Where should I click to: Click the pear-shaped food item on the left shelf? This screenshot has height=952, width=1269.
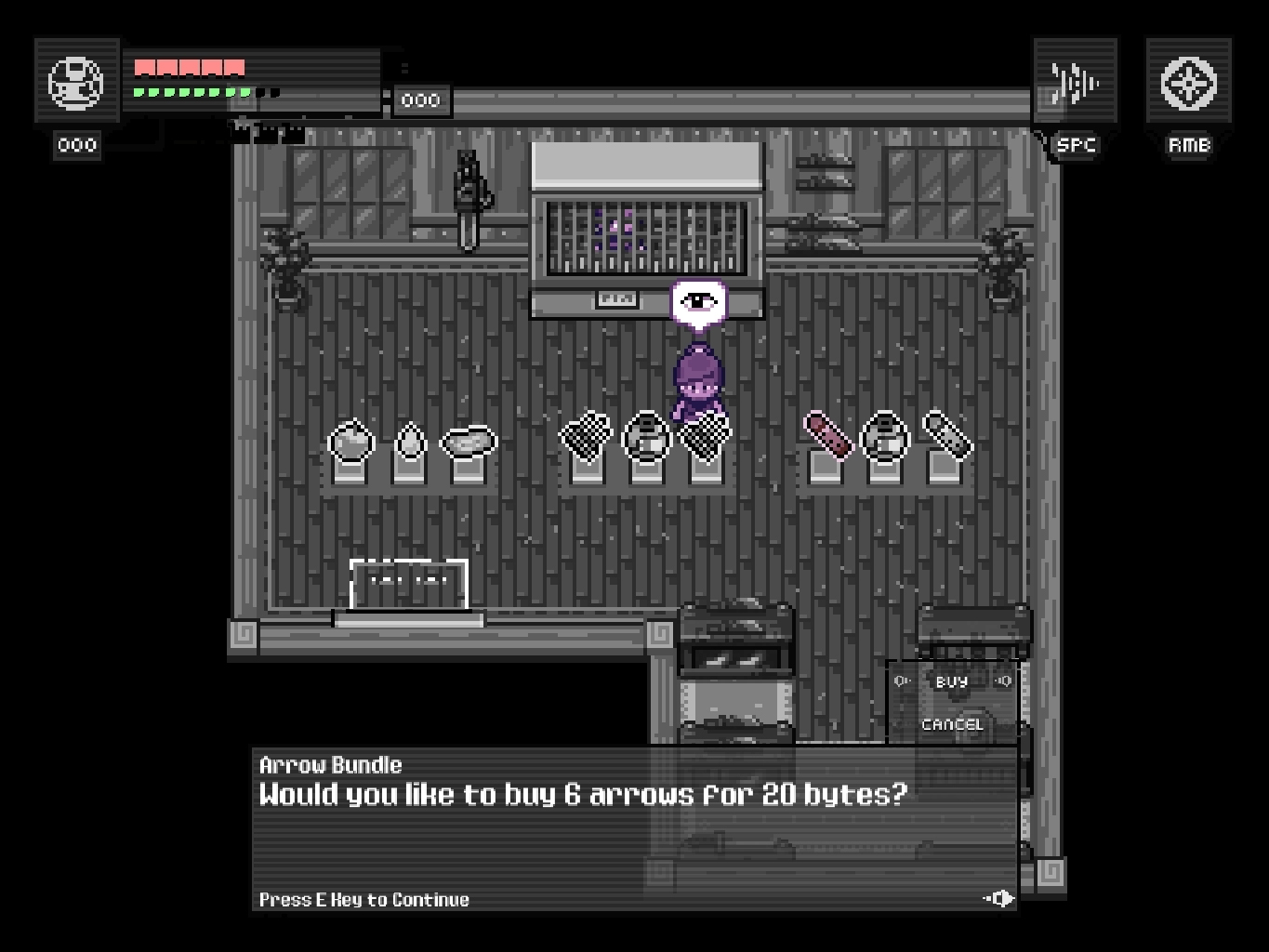(x=353, y=443)
